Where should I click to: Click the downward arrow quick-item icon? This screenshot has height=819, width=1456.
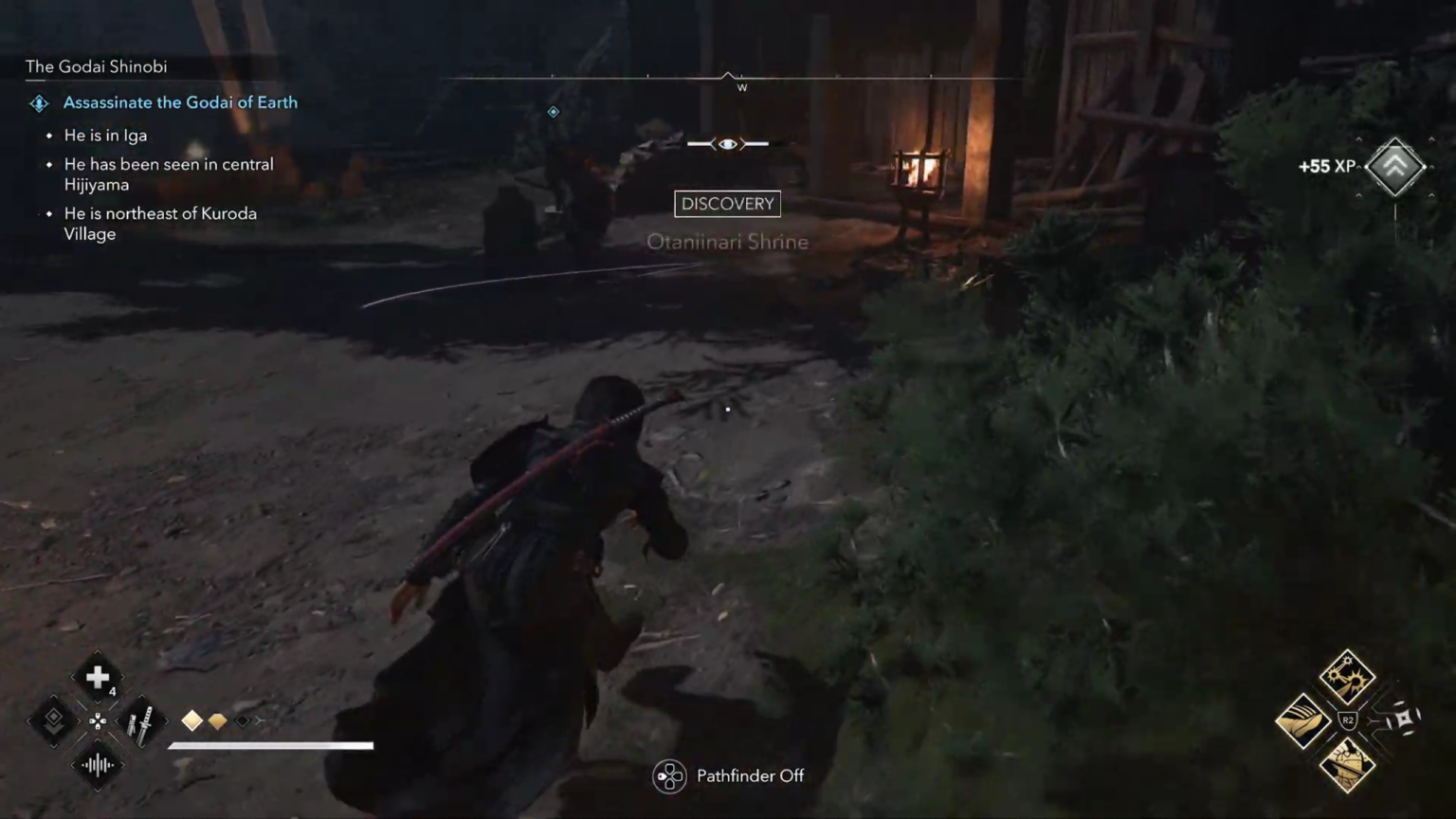53,721
